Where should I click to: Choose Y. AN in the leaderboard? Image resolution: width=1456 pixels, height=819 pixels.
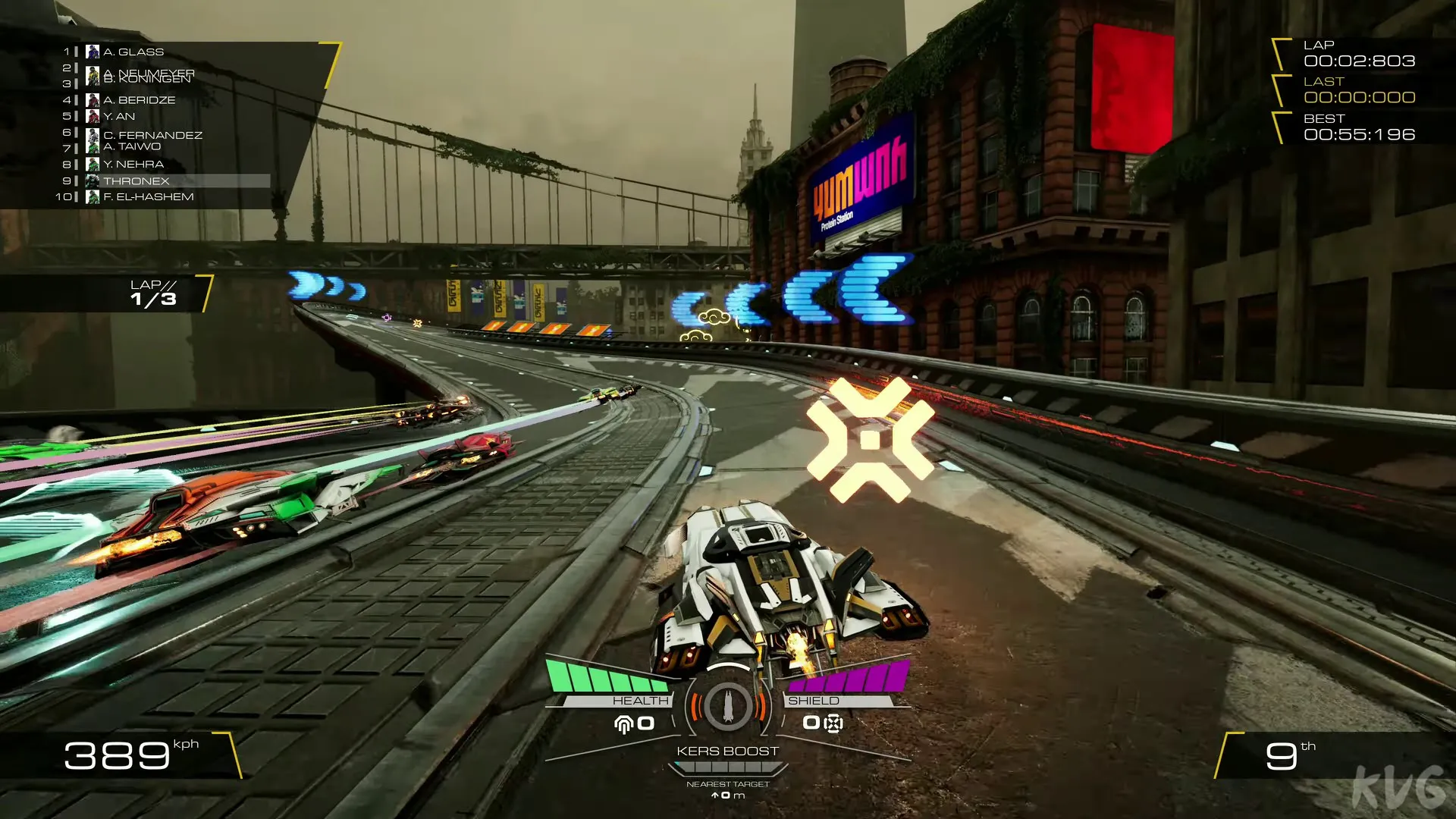[x=119, y=116]
